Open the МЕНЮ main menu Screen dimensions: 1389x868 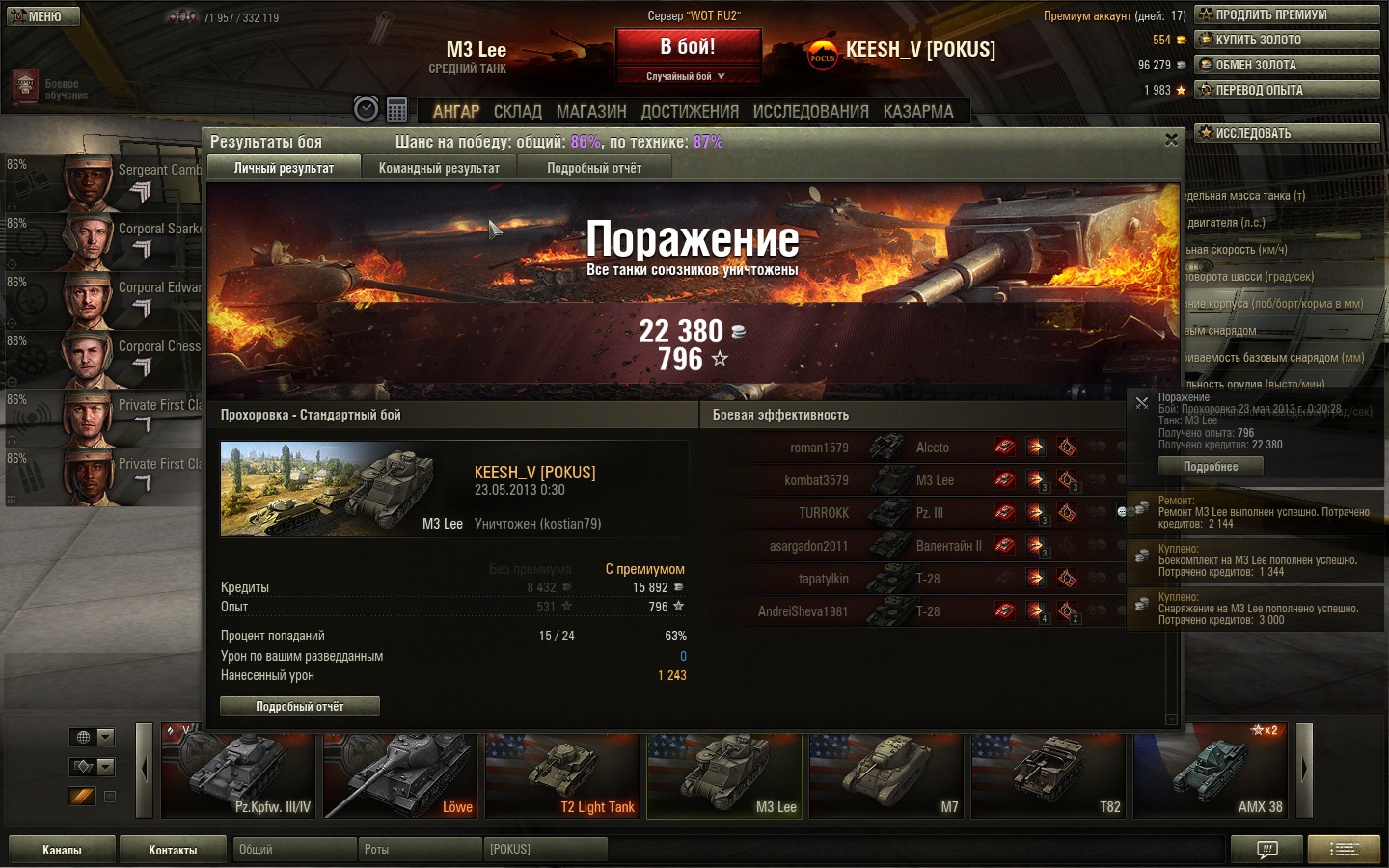(42, 16)
